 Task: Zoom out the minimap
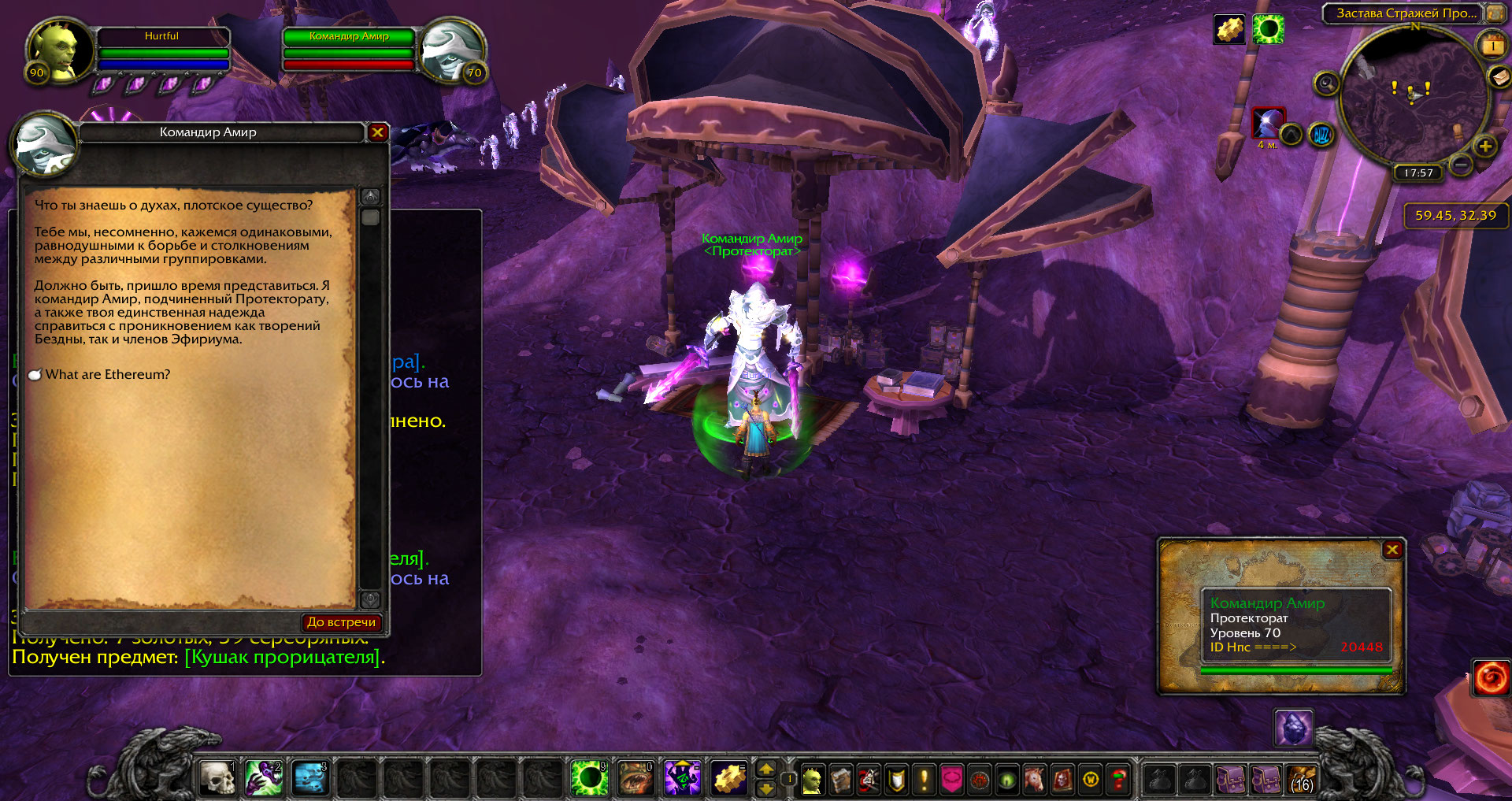[x=1461, y=165]
